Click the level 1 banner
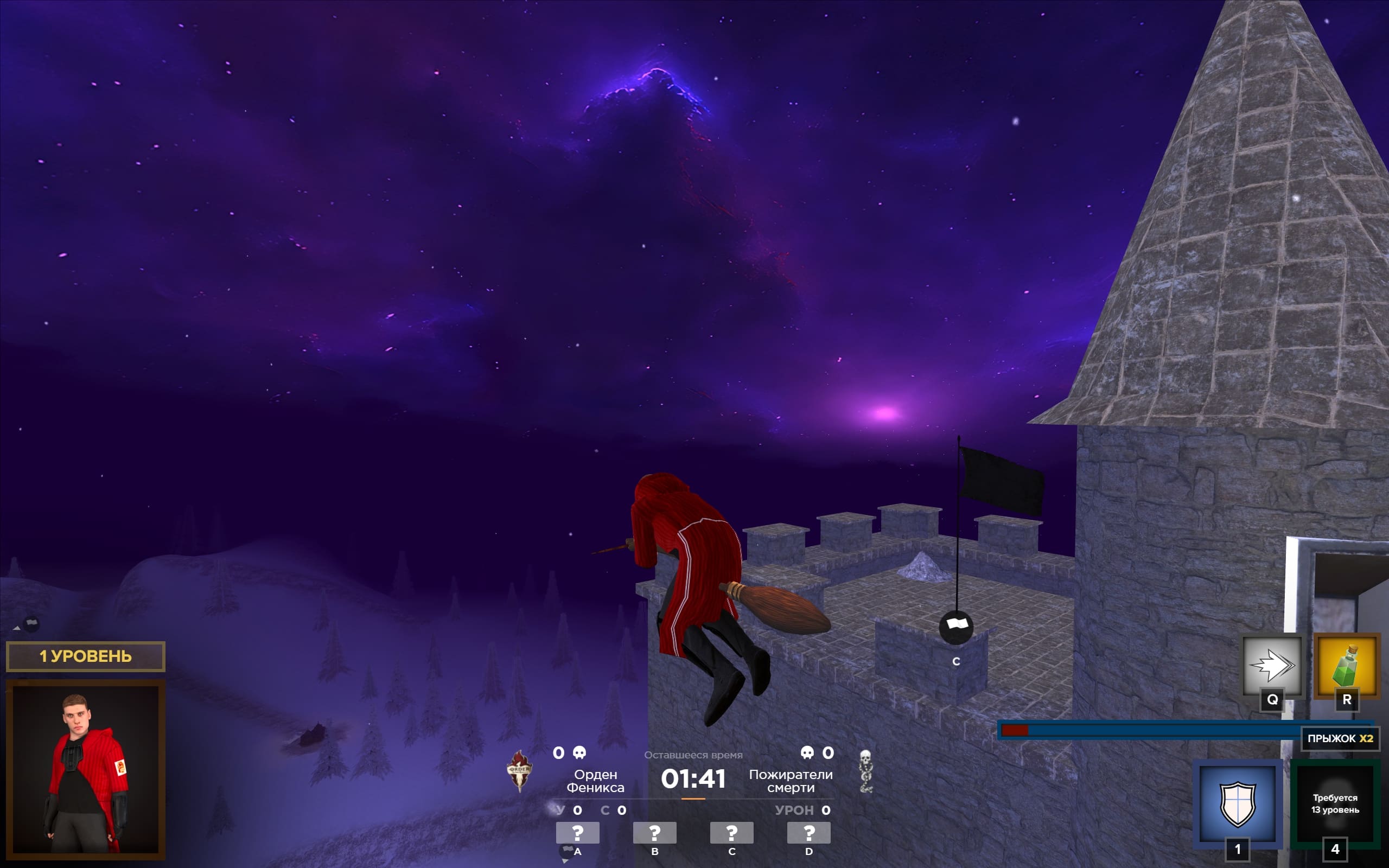1389x868 pixels. coord(86,656)
